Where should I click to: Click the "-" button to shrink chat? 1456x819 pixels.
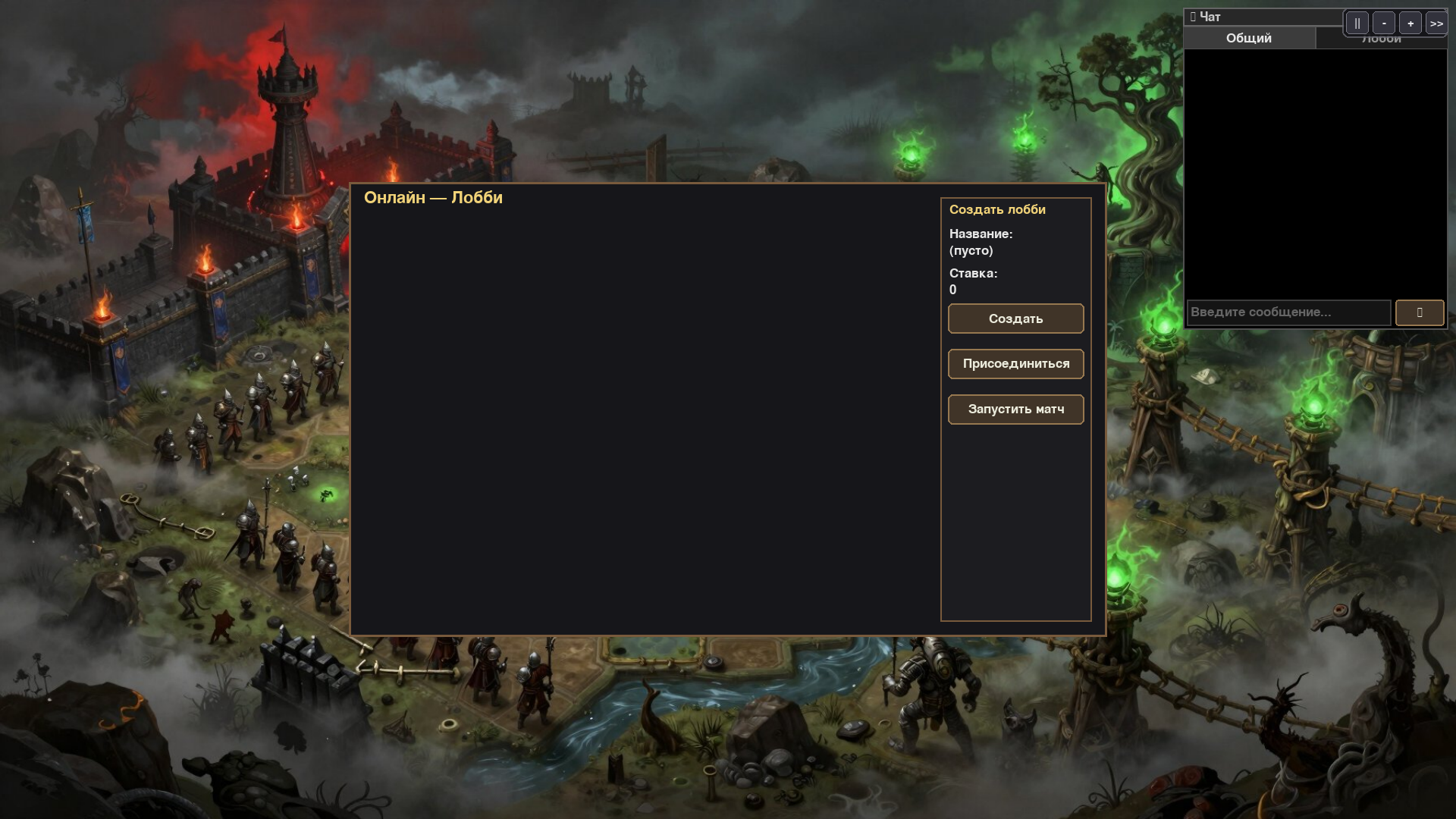click(x=1383, y=23)
